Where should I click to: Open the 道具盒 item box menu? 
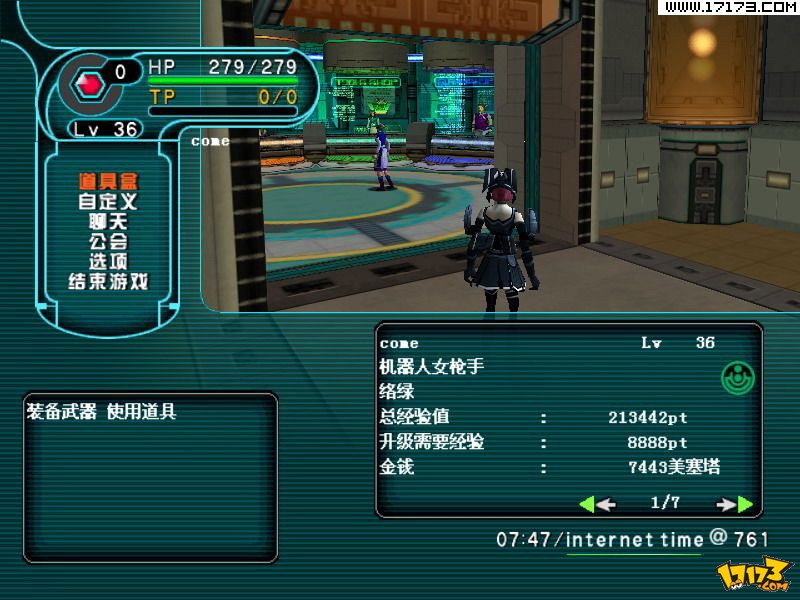tap(108, 181)
